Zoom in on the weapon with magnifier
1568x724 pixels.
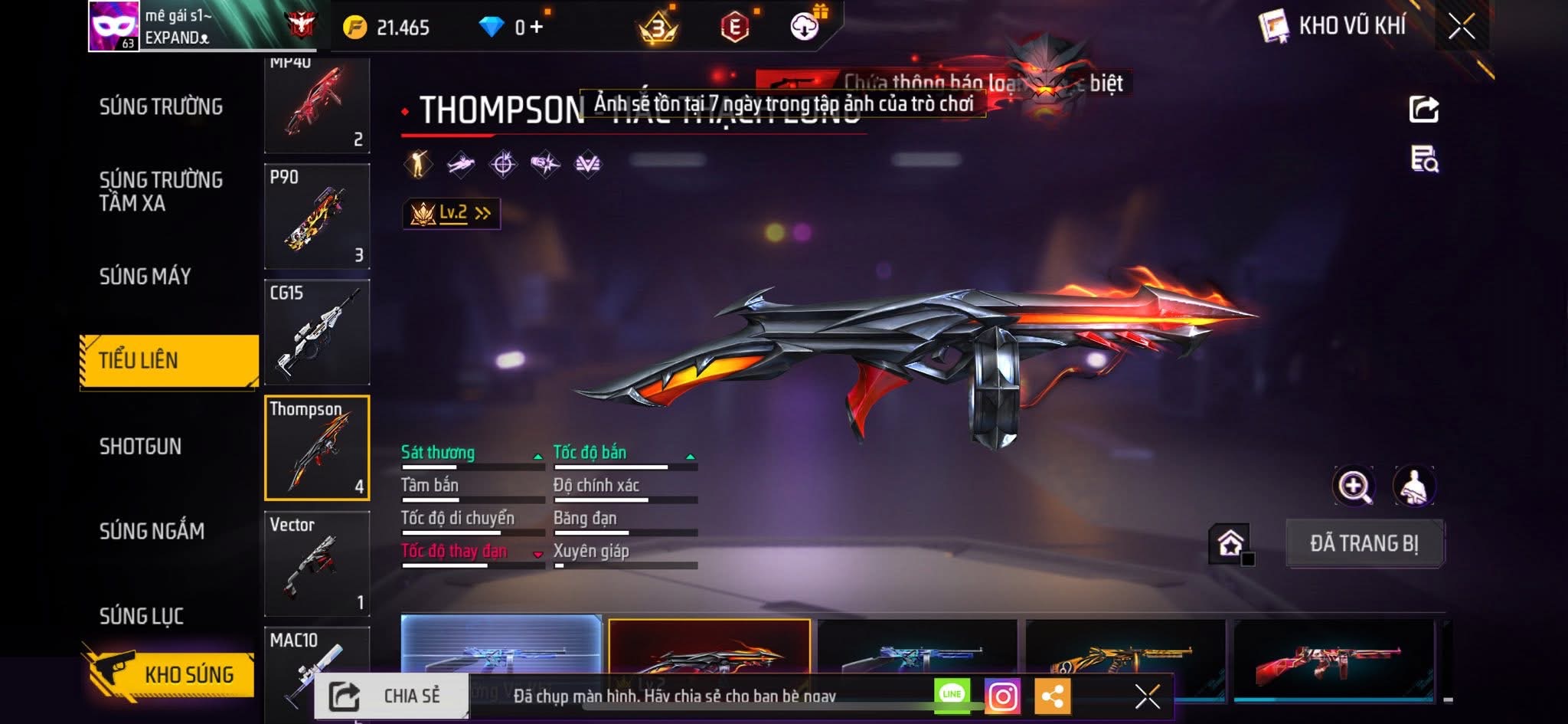(x=1354, y=486)
